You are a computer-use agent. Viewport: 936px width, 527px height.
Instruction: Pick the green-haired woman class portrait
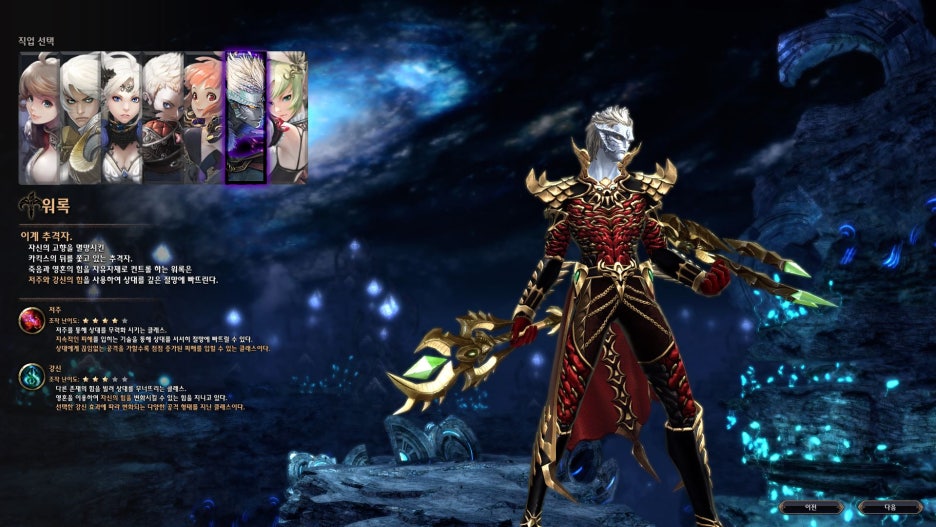point(286,118)
